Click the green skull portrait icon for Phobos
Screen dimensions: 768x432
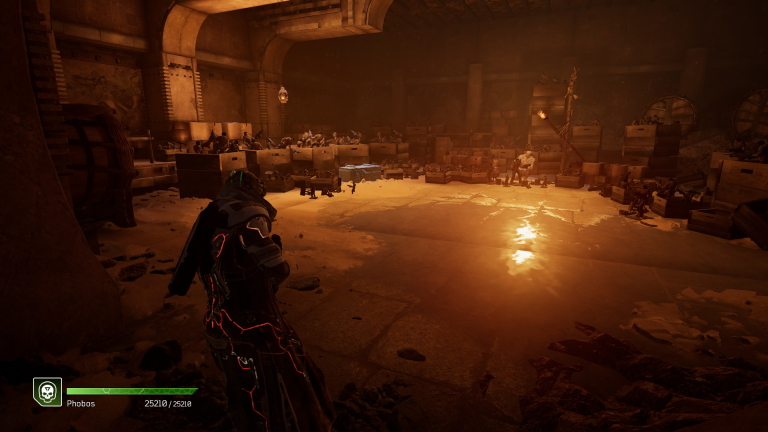47,392
